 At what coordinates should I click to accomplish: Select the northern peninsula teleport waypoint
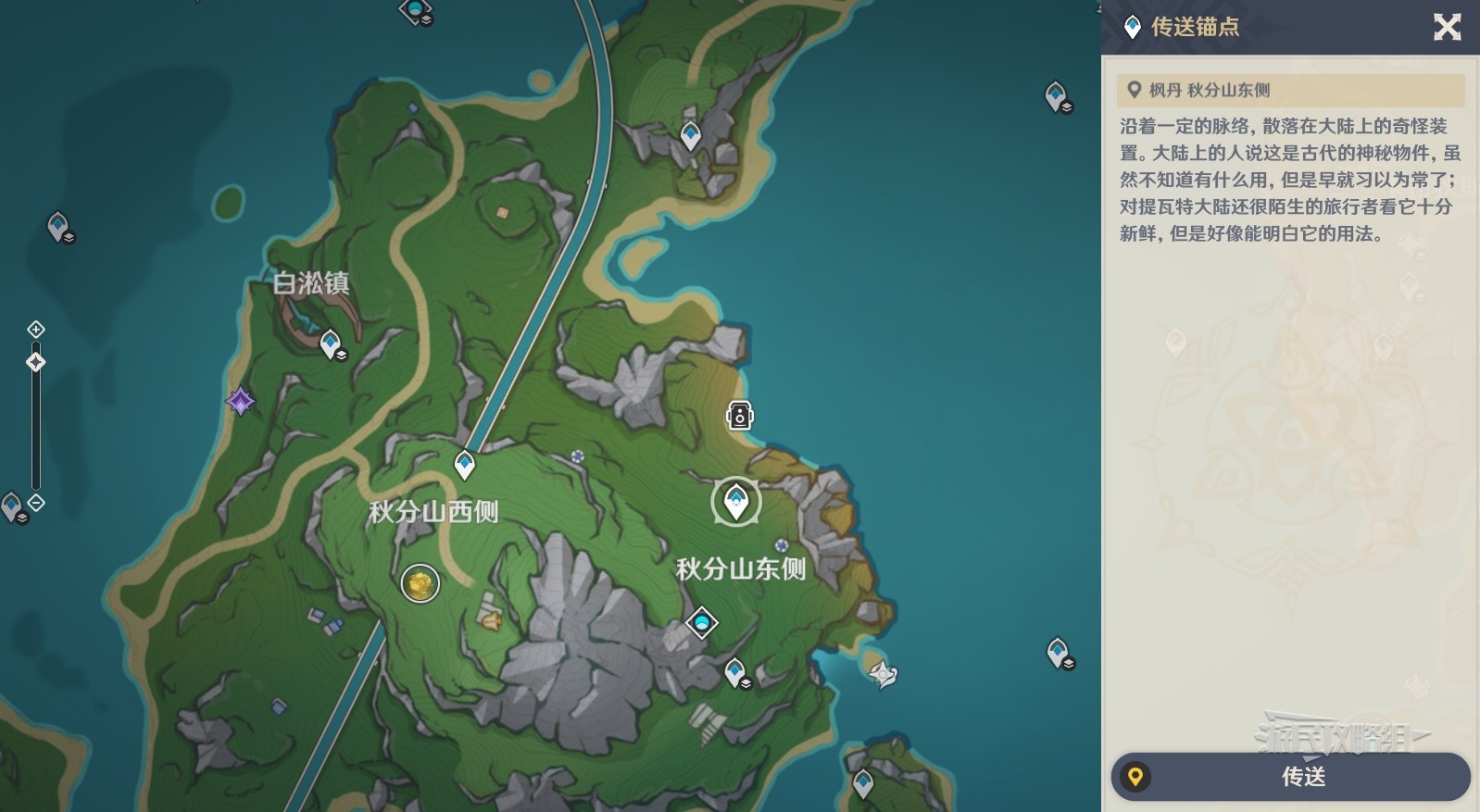690,135
